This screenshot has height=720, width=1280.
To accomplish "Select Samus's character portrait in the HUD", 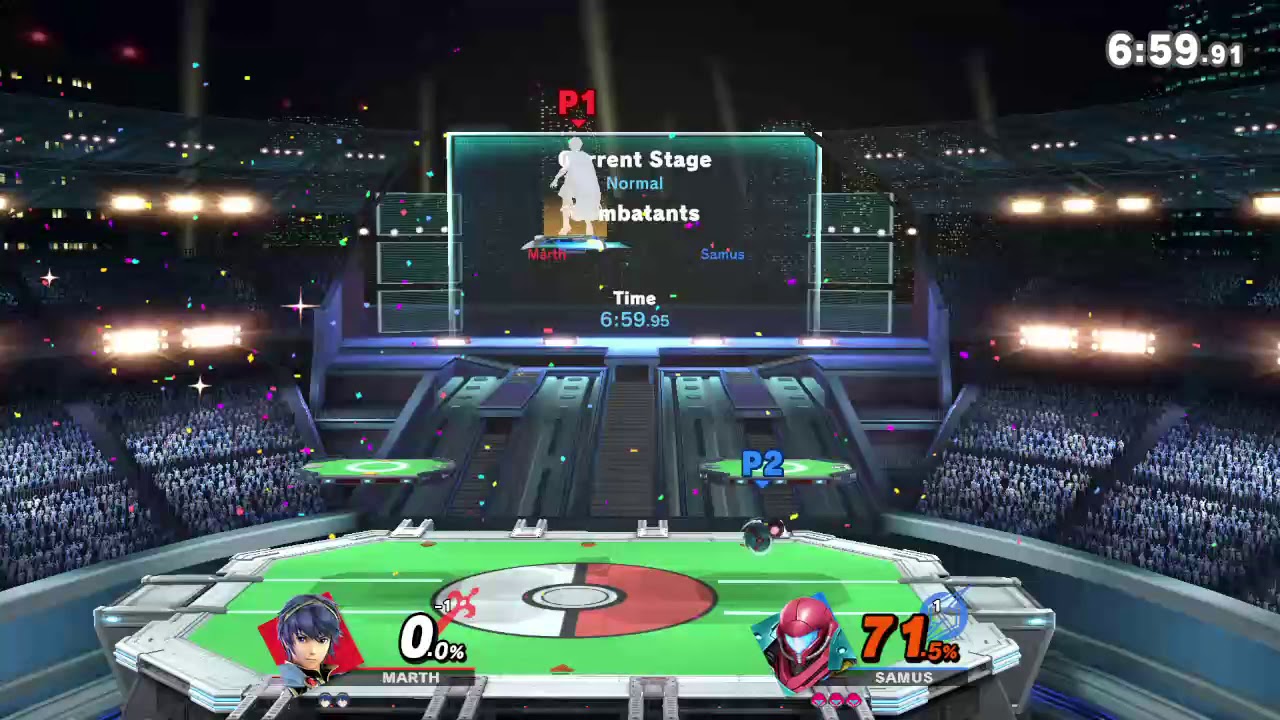I will pyautogui.click(x=806, y=642).
